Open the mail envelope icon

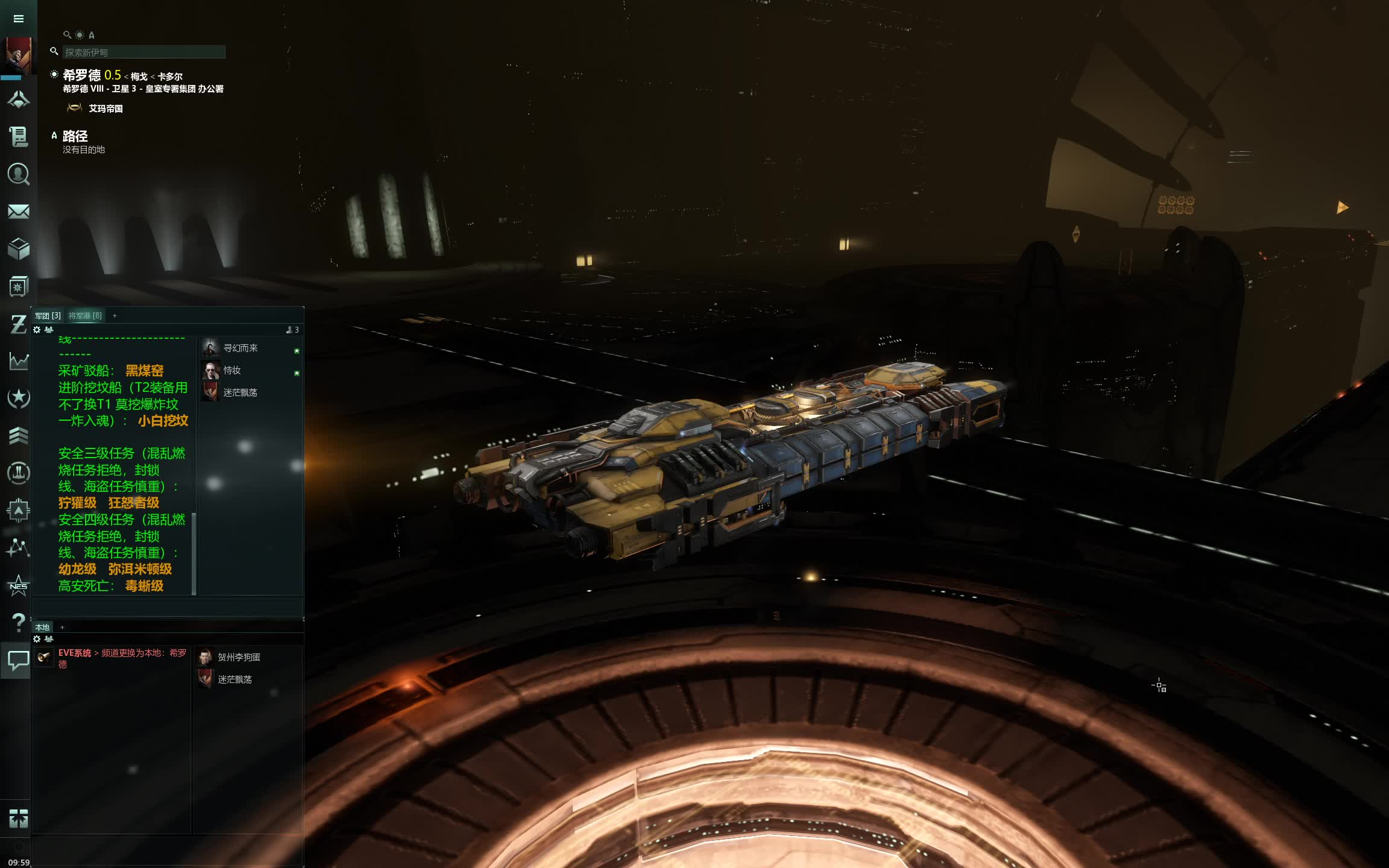click(x=19, y=212)
